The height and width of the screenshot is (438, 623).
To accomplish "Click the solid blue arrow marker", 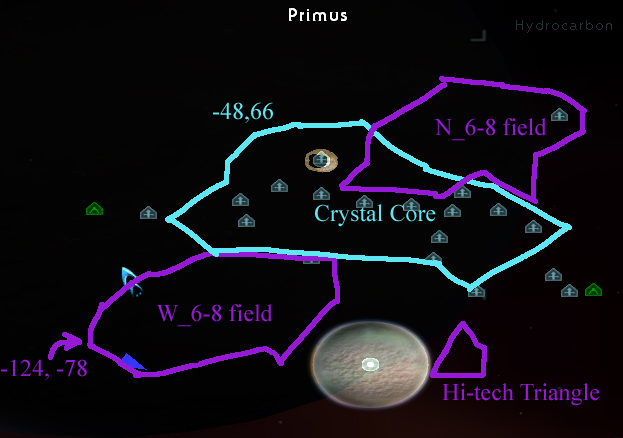I will click(133, 362).
